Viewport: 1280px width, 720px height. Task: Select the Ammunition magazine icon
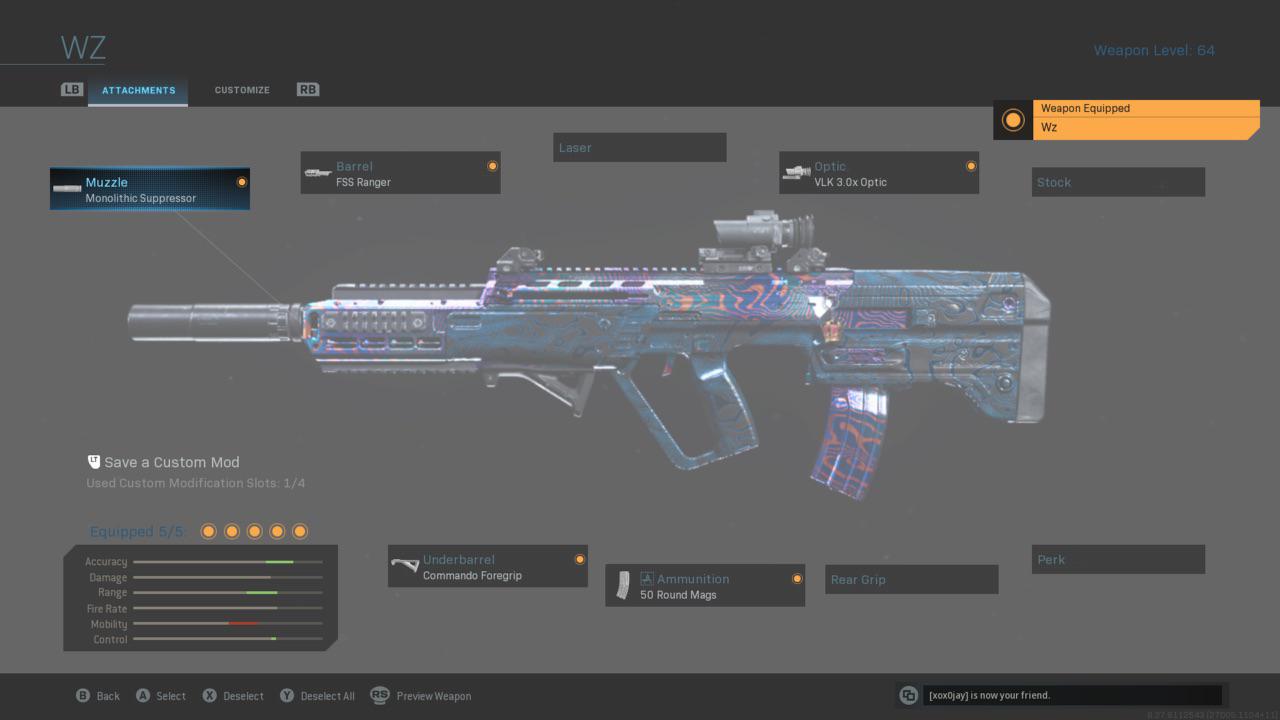[624, 585]
